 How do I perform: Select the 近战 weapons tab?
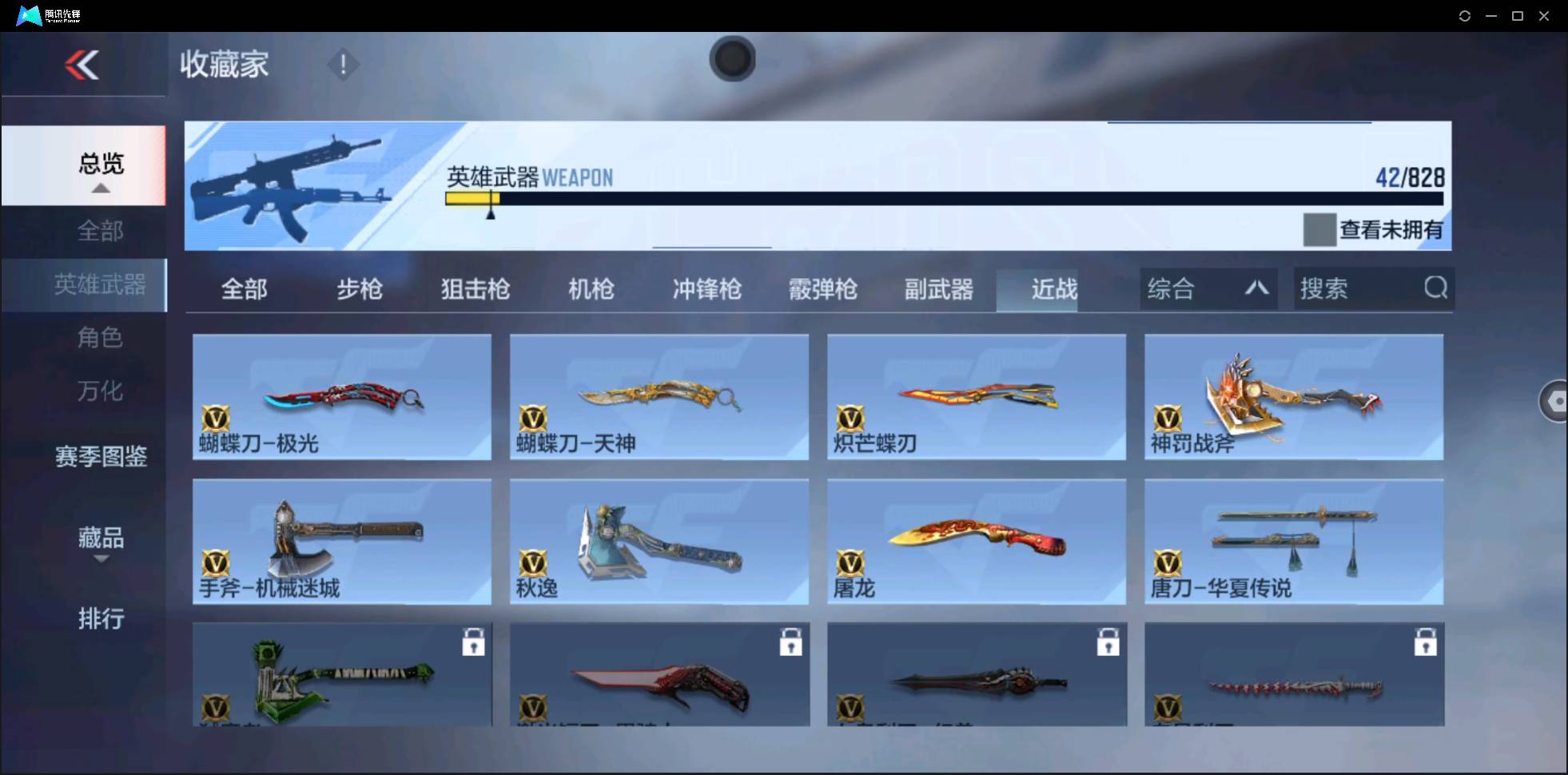(x=1054, y=289)
